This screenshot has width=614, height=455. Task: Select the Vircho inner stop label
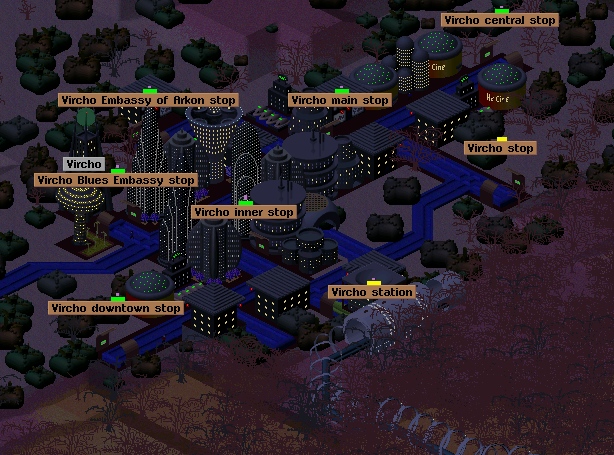point(244,212)
